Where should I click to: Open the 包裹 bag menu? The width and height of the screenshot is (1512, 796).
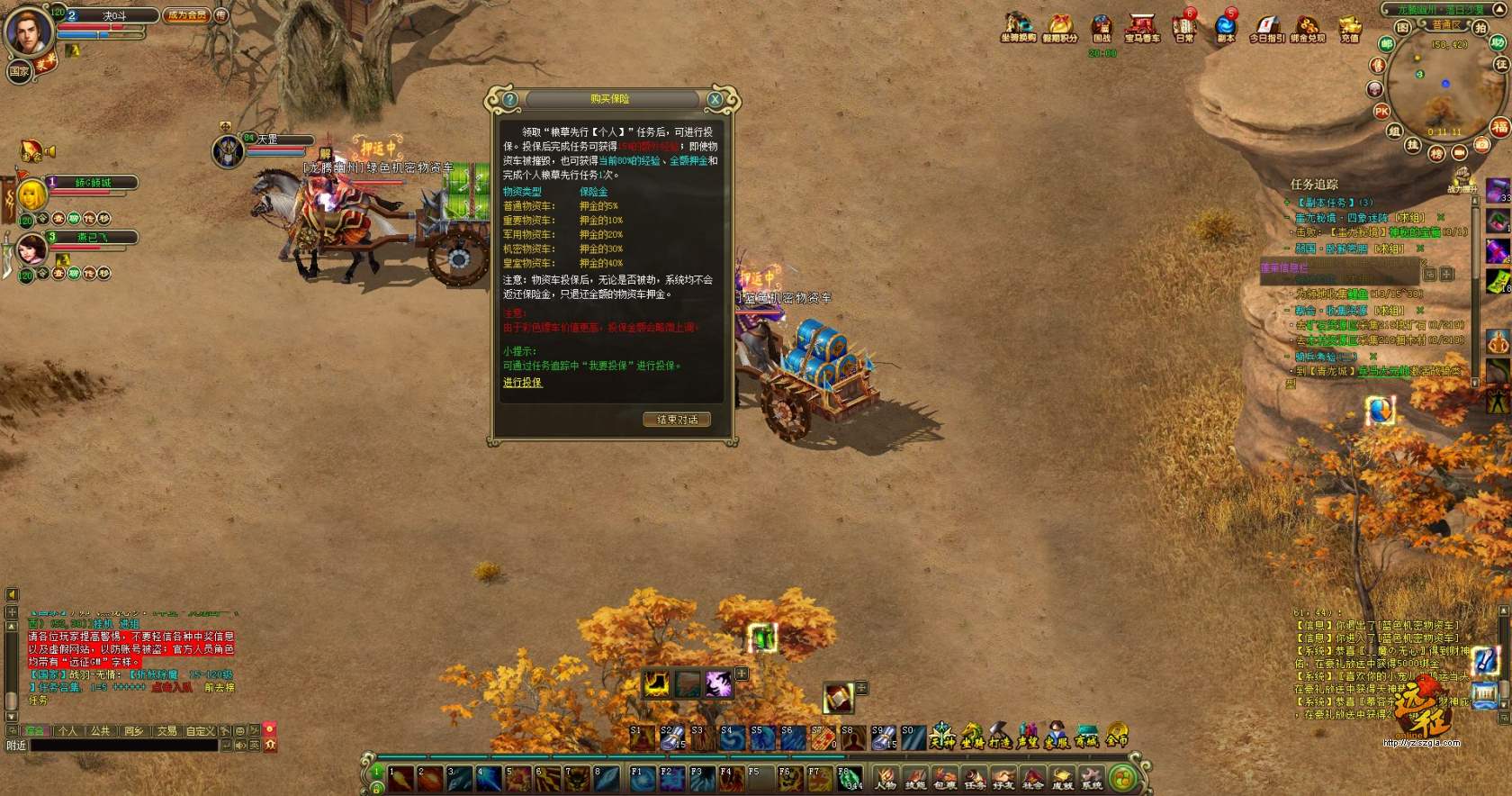click(x=945, y=778)
